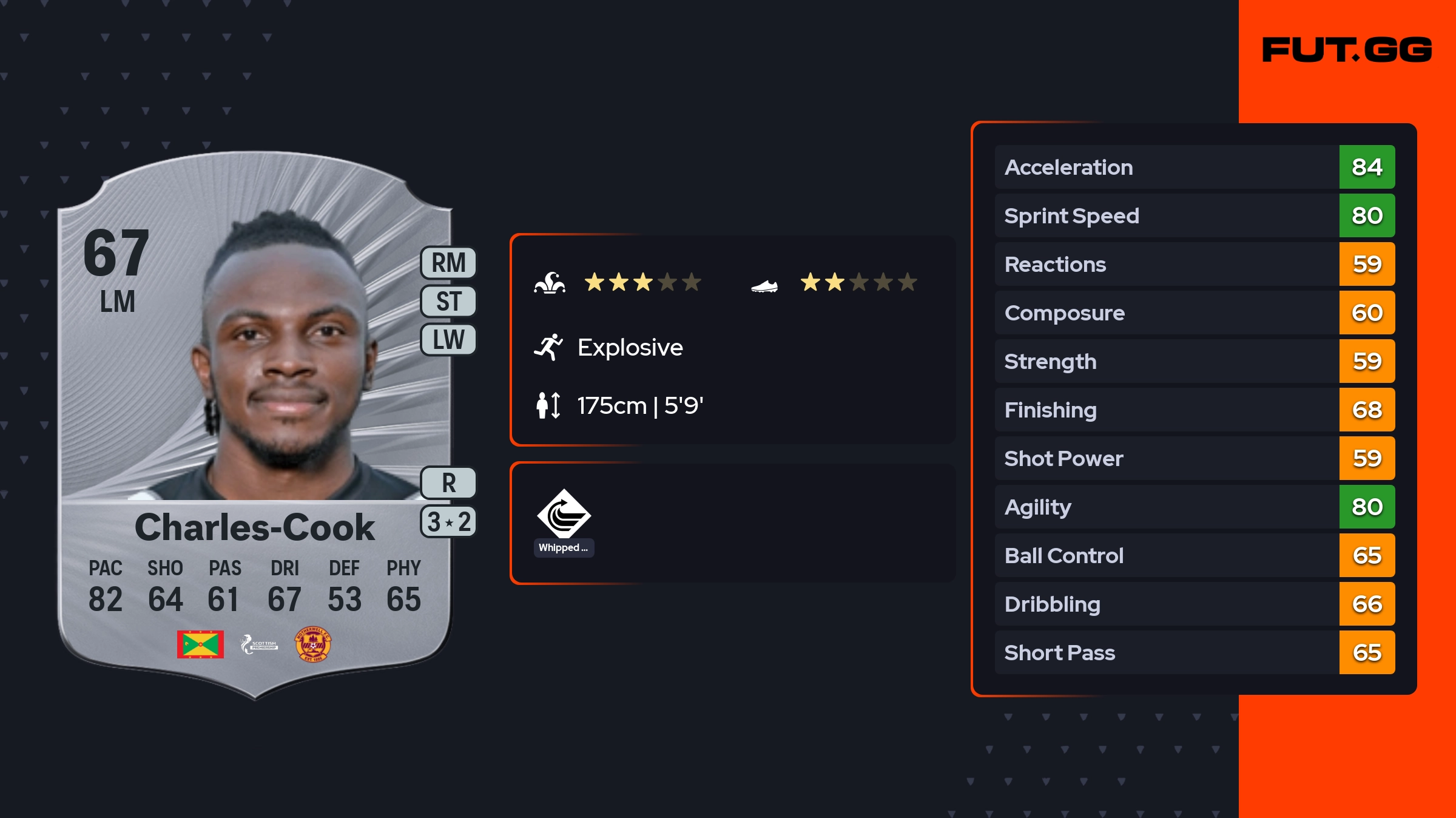Select the Short Pass stat row
1456x818 pixels.
[x=1194, y=652]
